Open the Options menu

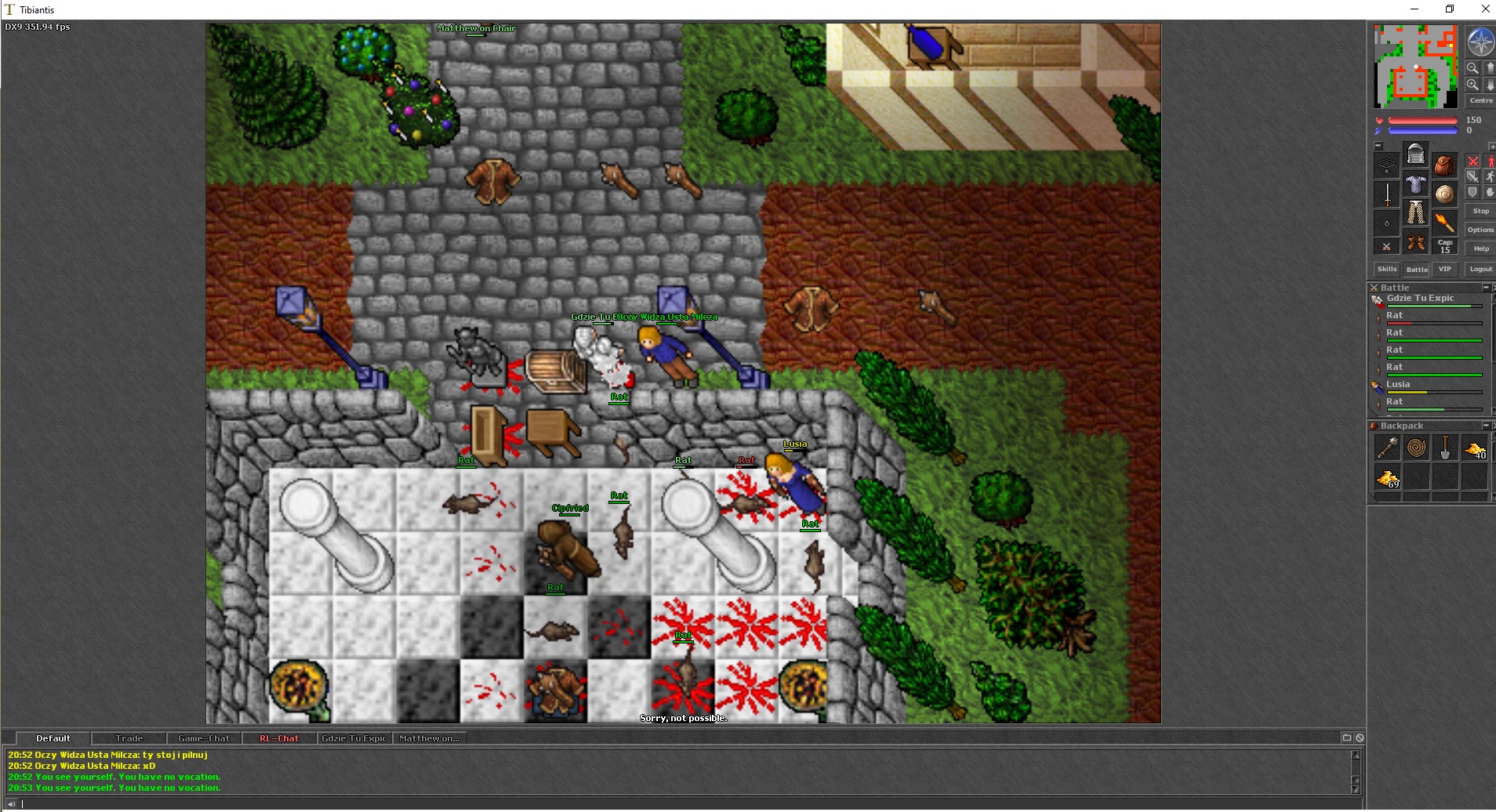(1480, 230)
